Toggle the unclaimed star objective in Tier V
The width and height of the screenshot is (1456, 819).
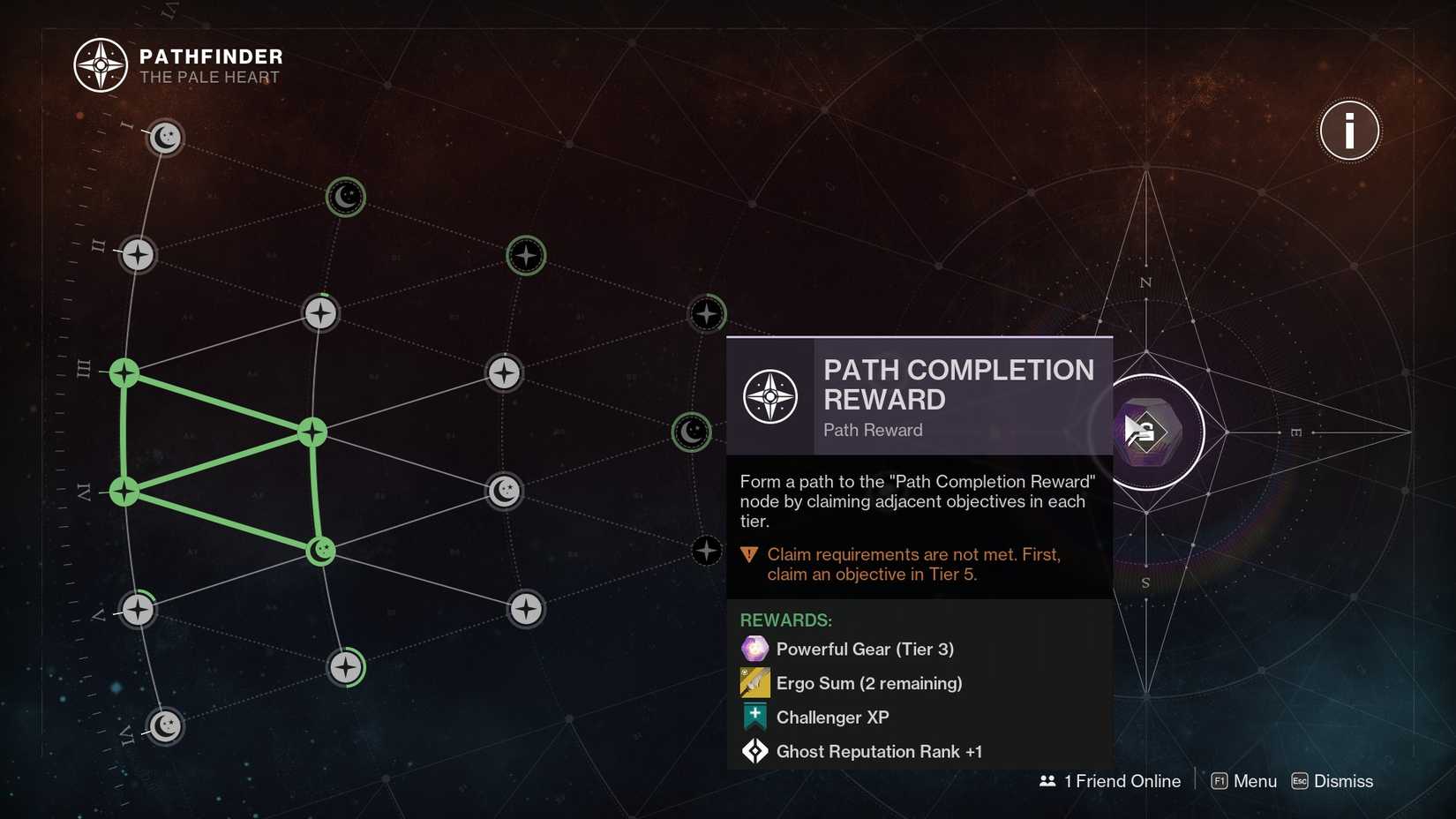pyautogui.click(x=137, y=609)
